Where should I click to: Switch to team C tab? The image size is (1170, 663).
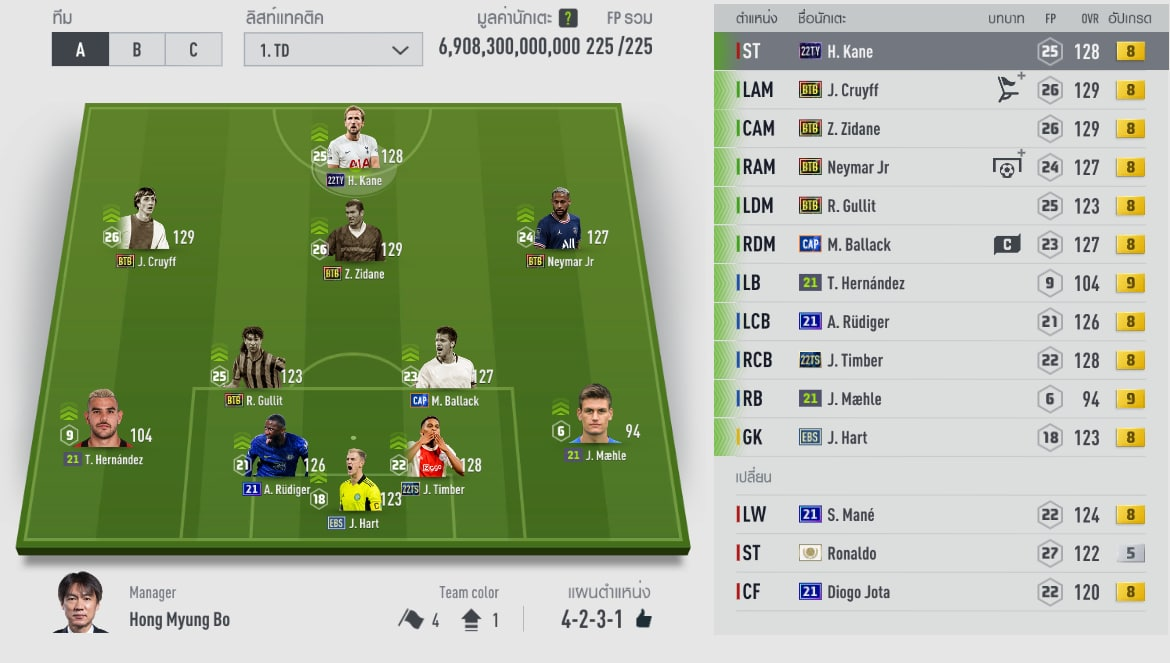[193, 49]
